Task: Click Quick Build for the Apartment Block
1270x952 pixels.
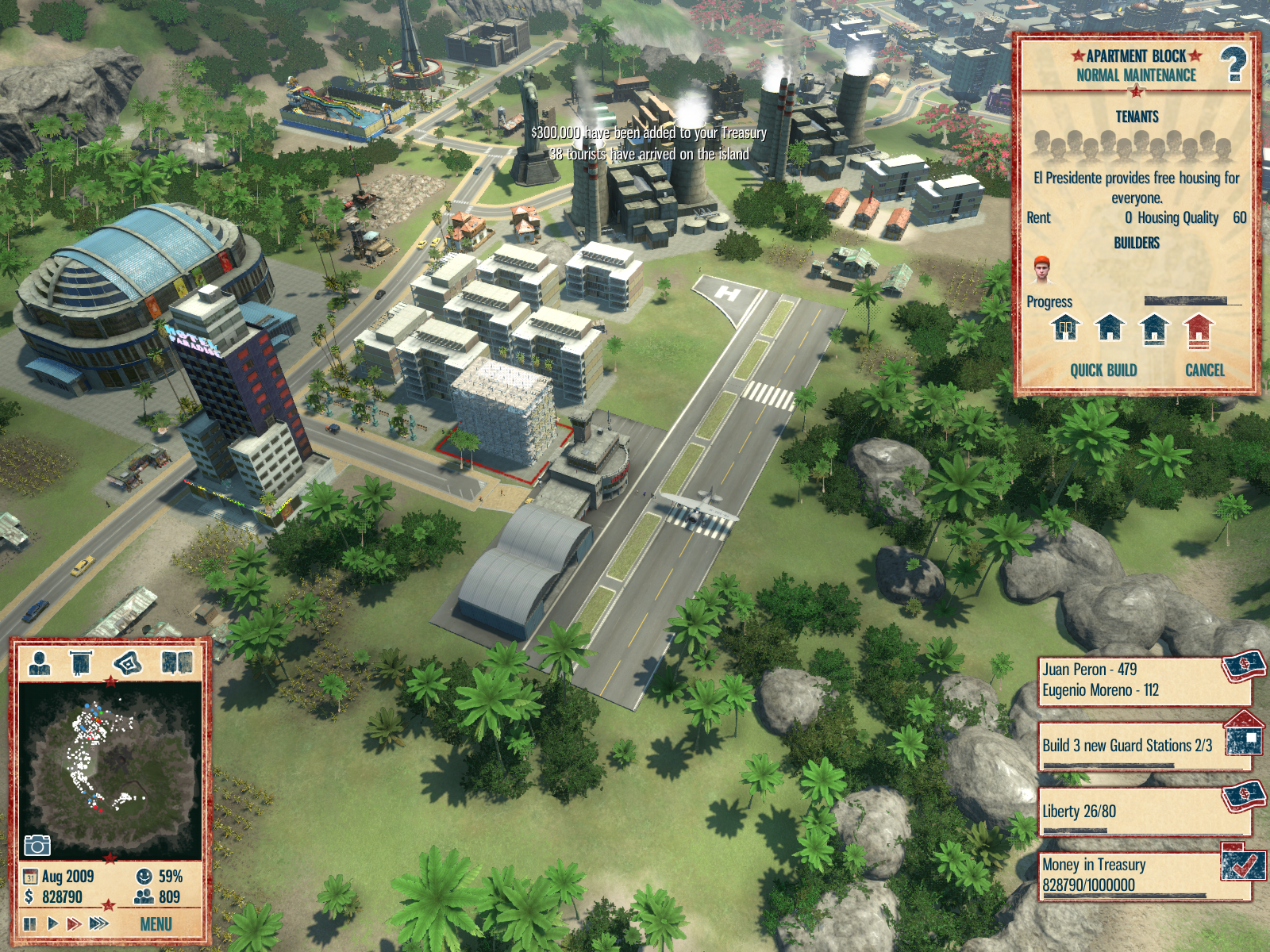Action: (x=1103, y=370)
